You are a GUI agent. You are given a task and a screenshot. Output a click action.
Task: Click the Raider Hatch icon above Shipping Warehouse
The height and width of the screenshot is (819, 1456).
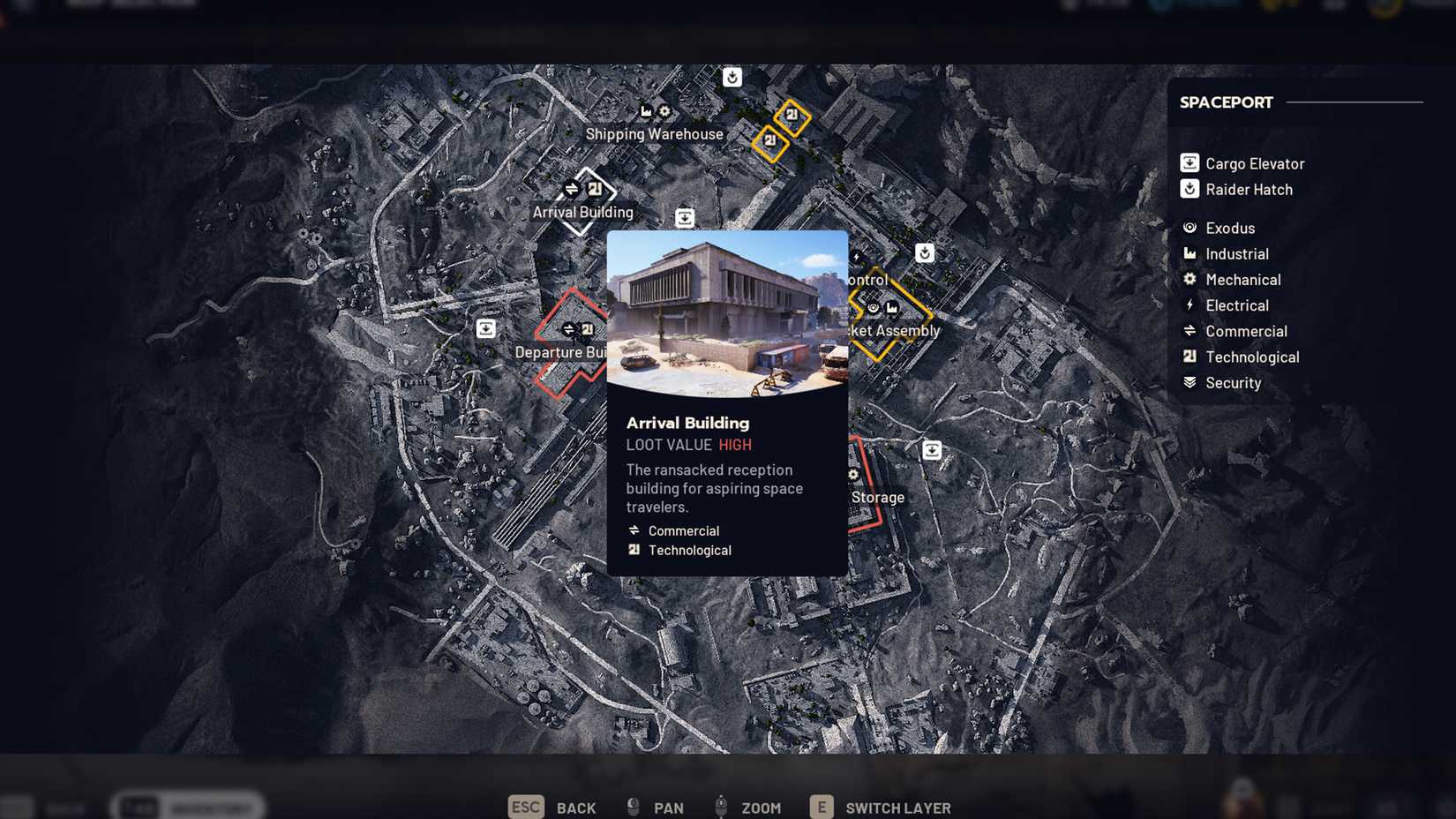pos(732,77)
